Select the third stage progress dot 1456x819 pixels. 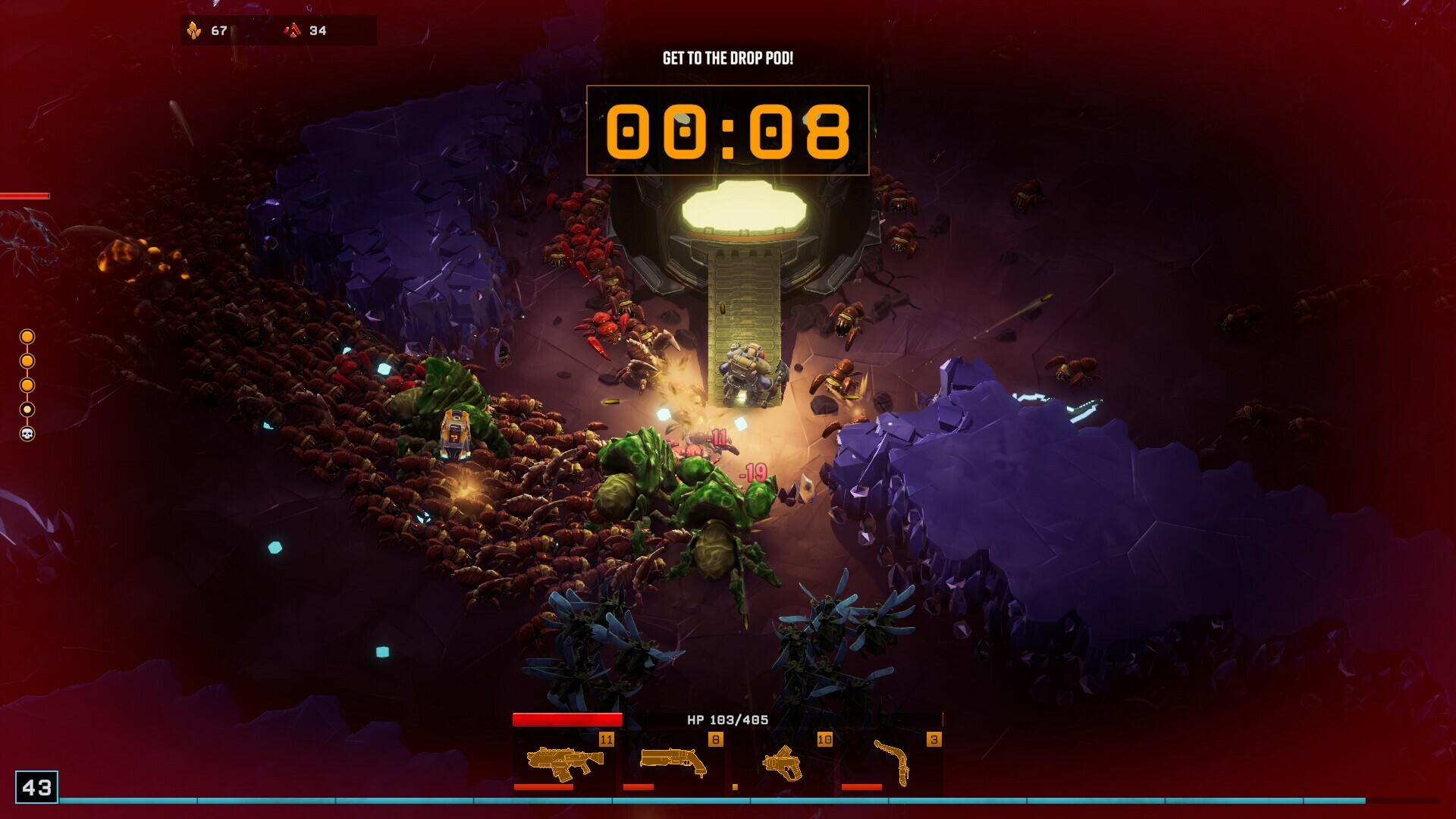pos(29,384)
